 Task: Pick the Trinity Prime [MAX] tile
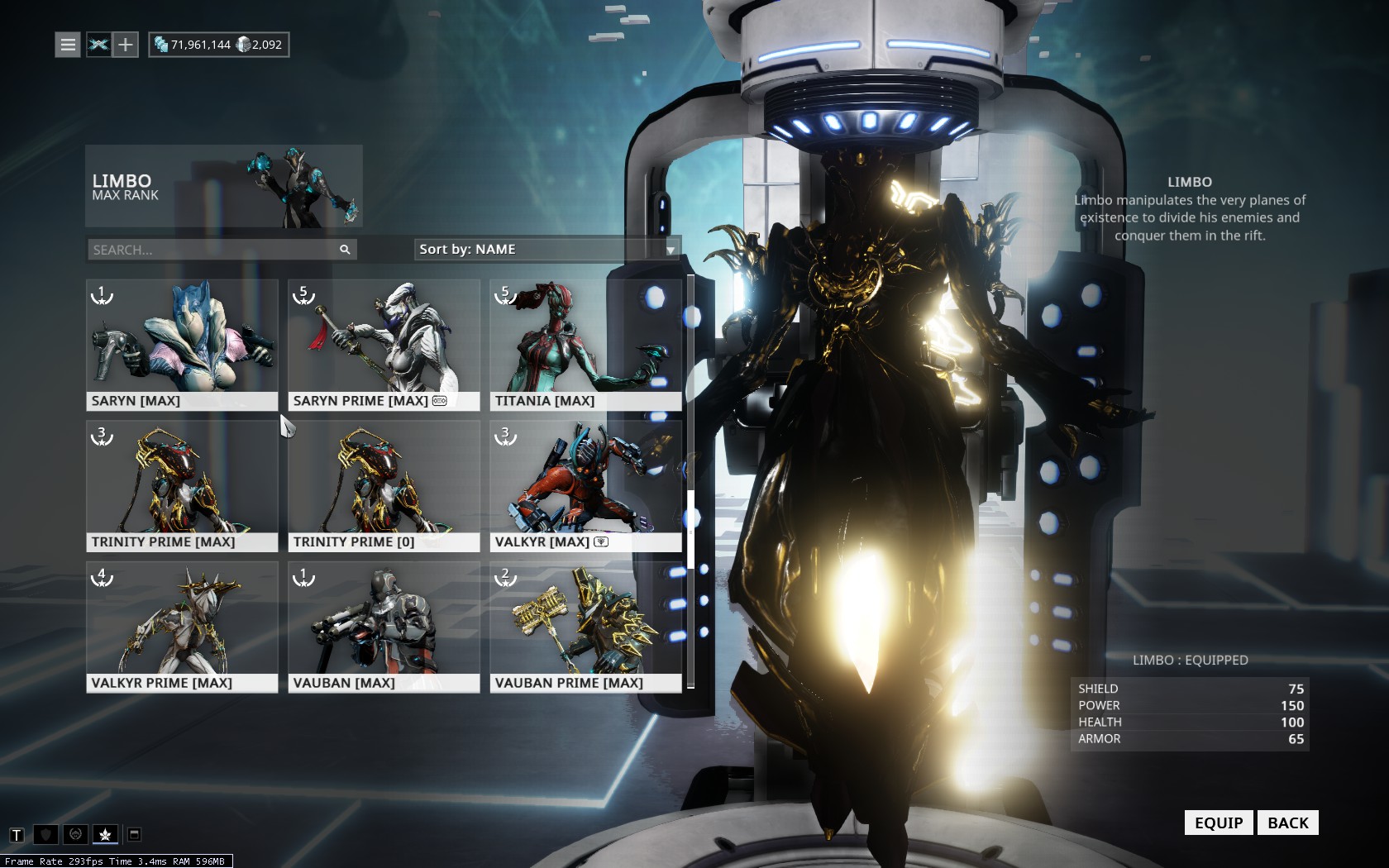point(182,486)
